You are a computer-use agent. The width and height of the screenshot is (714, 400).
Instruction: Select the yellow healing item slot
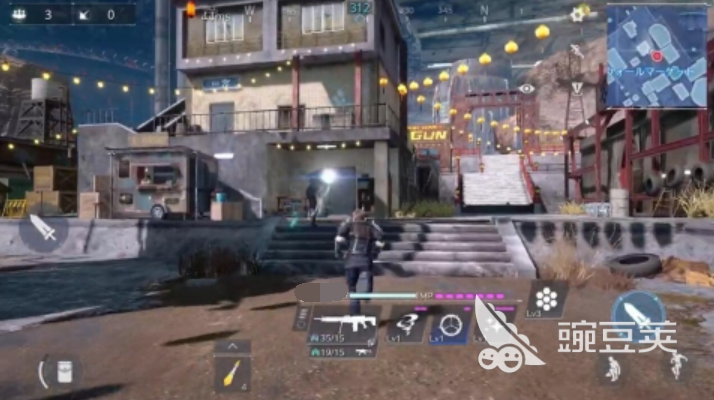(x=231, y=374)
